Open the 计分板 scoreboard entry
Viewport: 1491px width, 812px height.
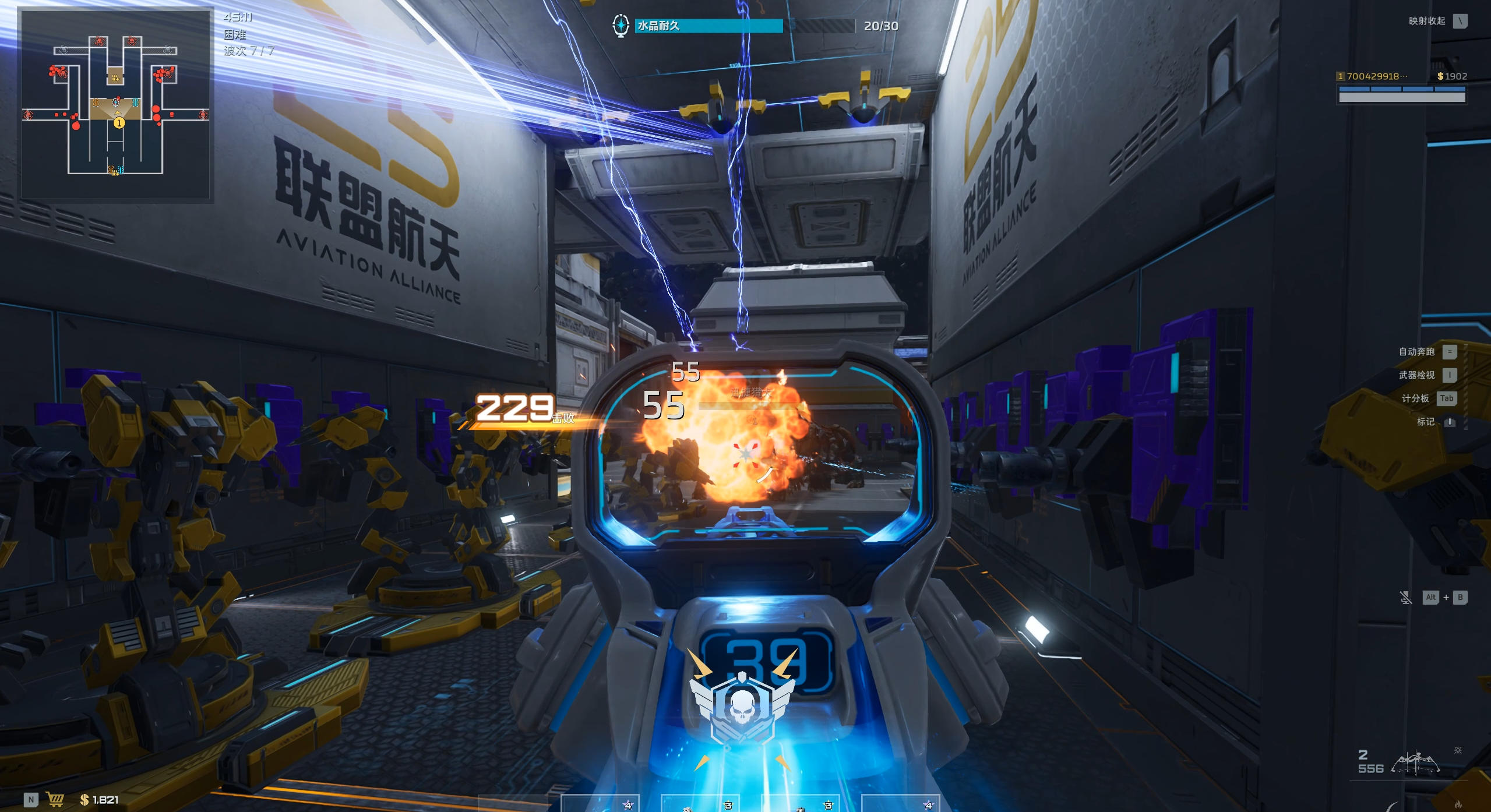1415,398
